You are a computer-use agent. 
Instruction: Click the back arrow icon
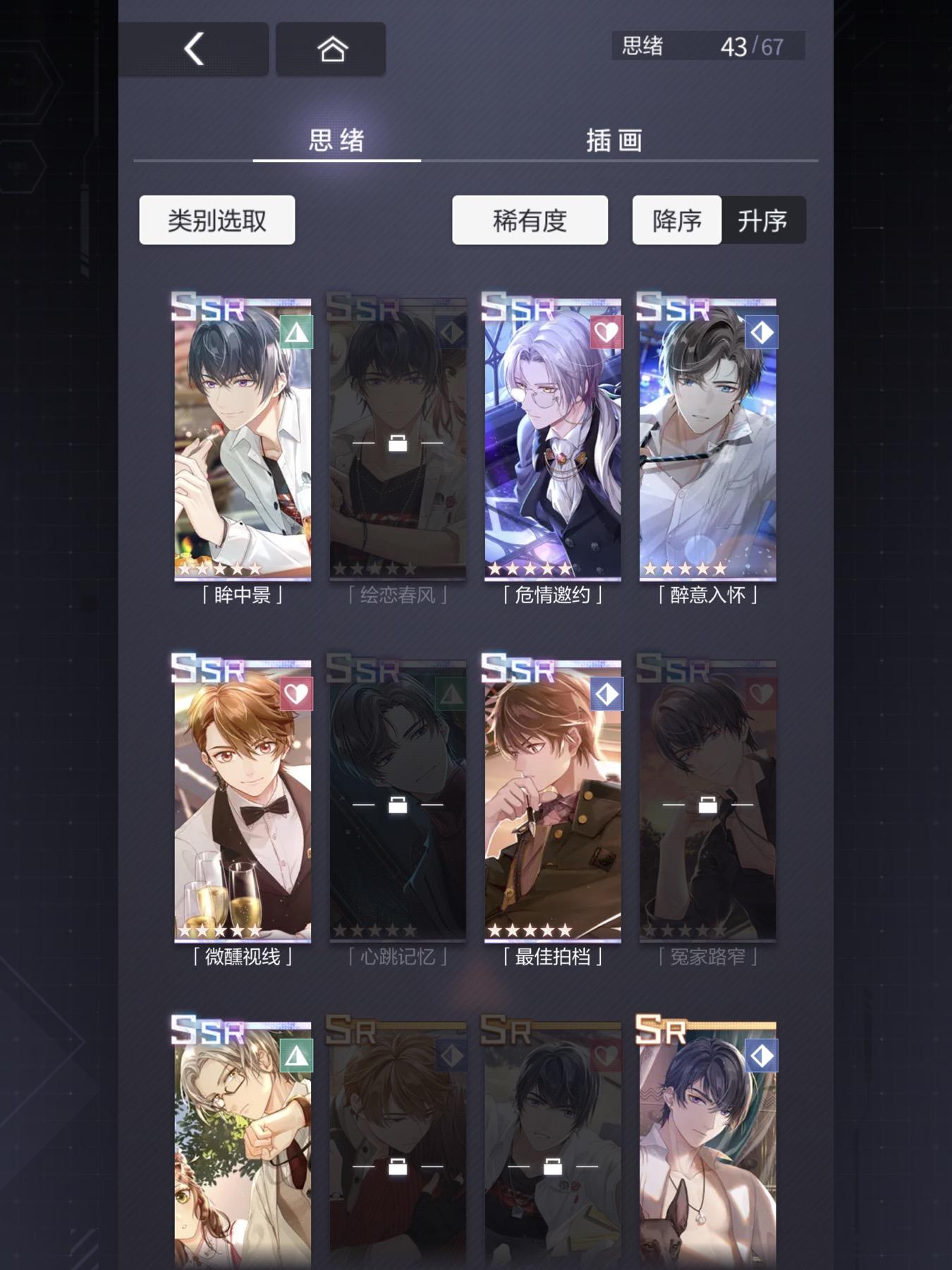(194, 48)
